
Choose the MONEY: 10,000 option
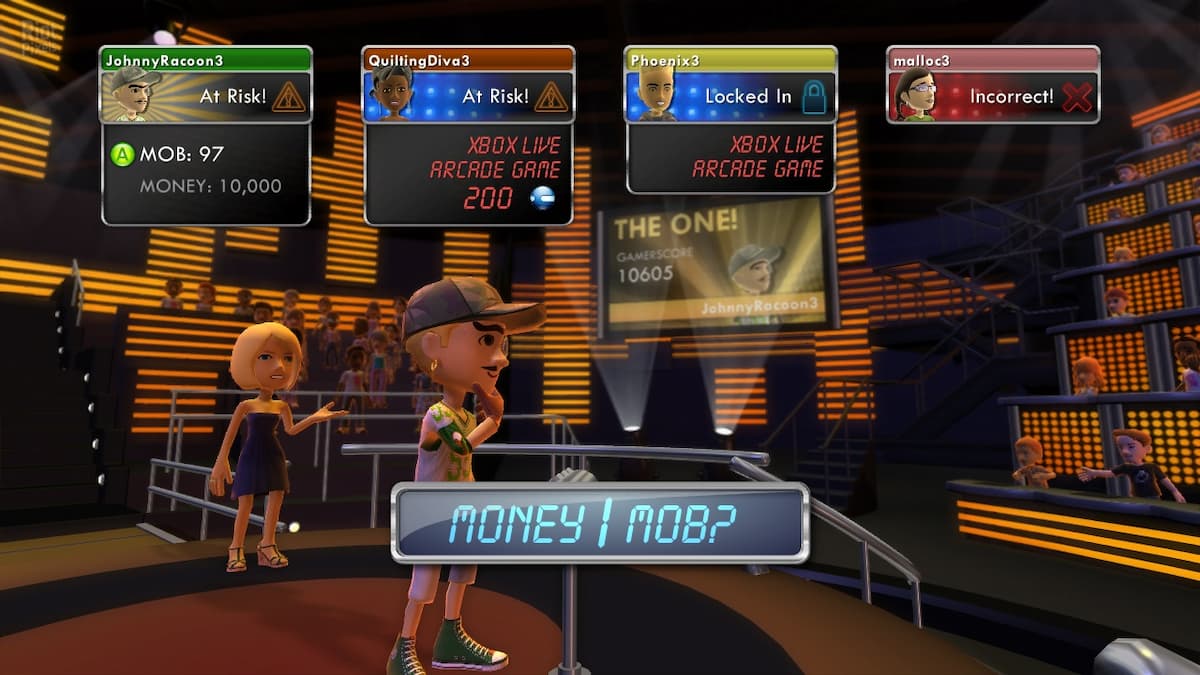pyautogui.click(x=210, y=186)
